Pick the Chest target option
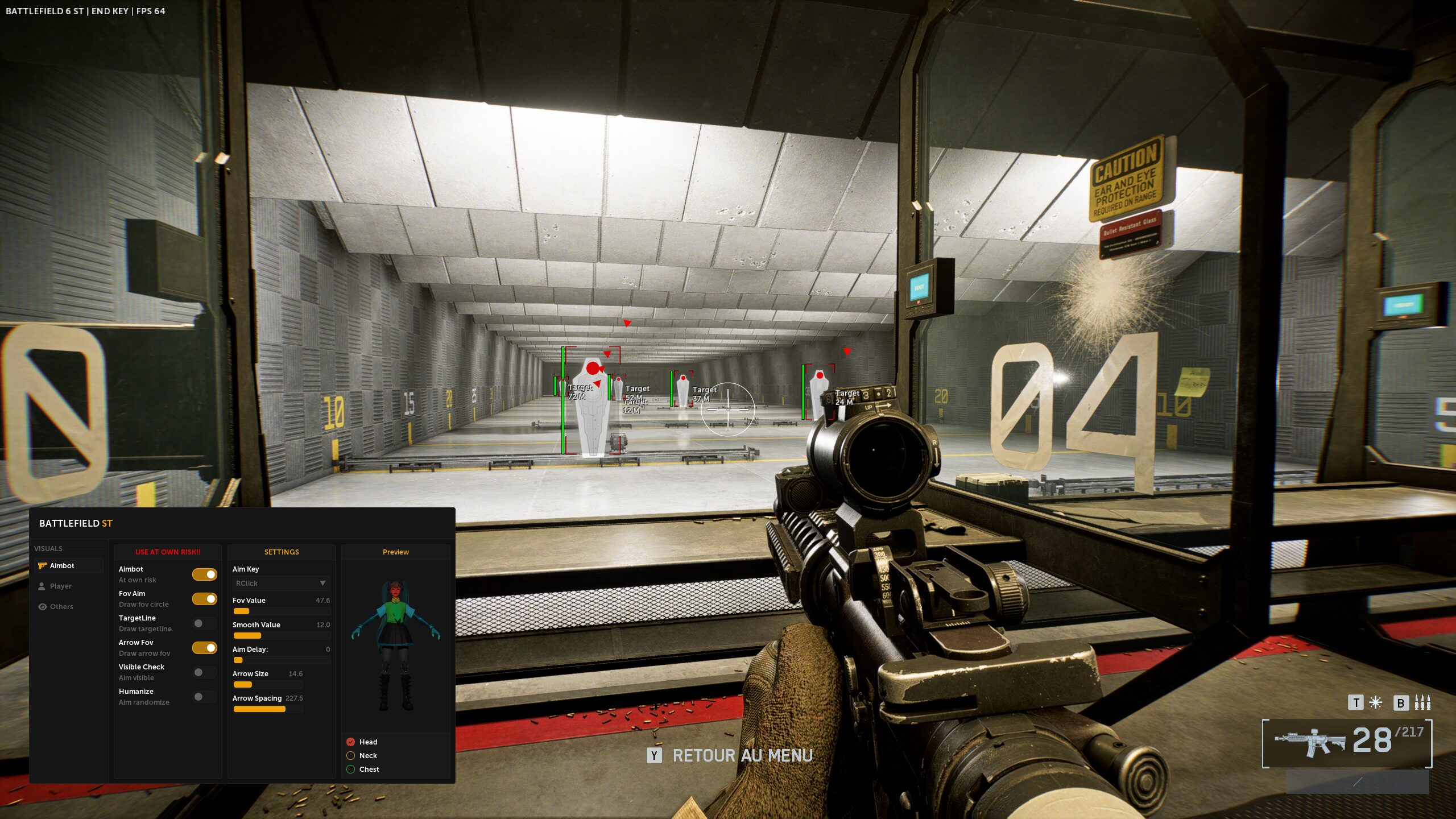Screen dimensions: 1456x819 point(351,769)
